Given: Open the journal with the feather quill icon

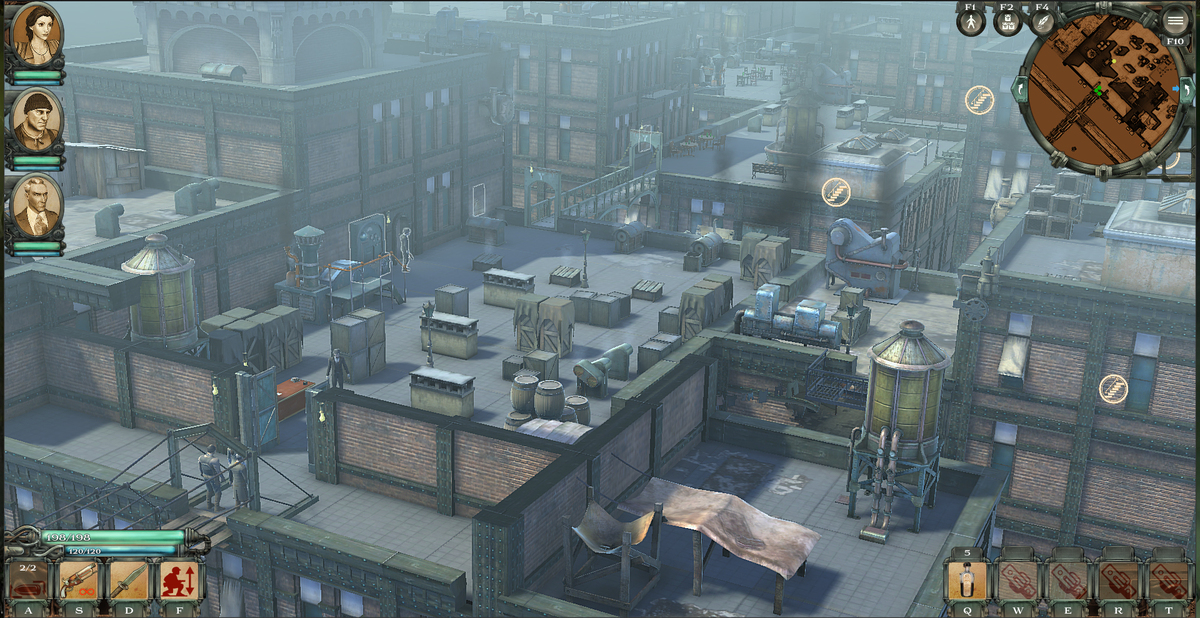Looking at the screenshot, I should (1042, 23).
